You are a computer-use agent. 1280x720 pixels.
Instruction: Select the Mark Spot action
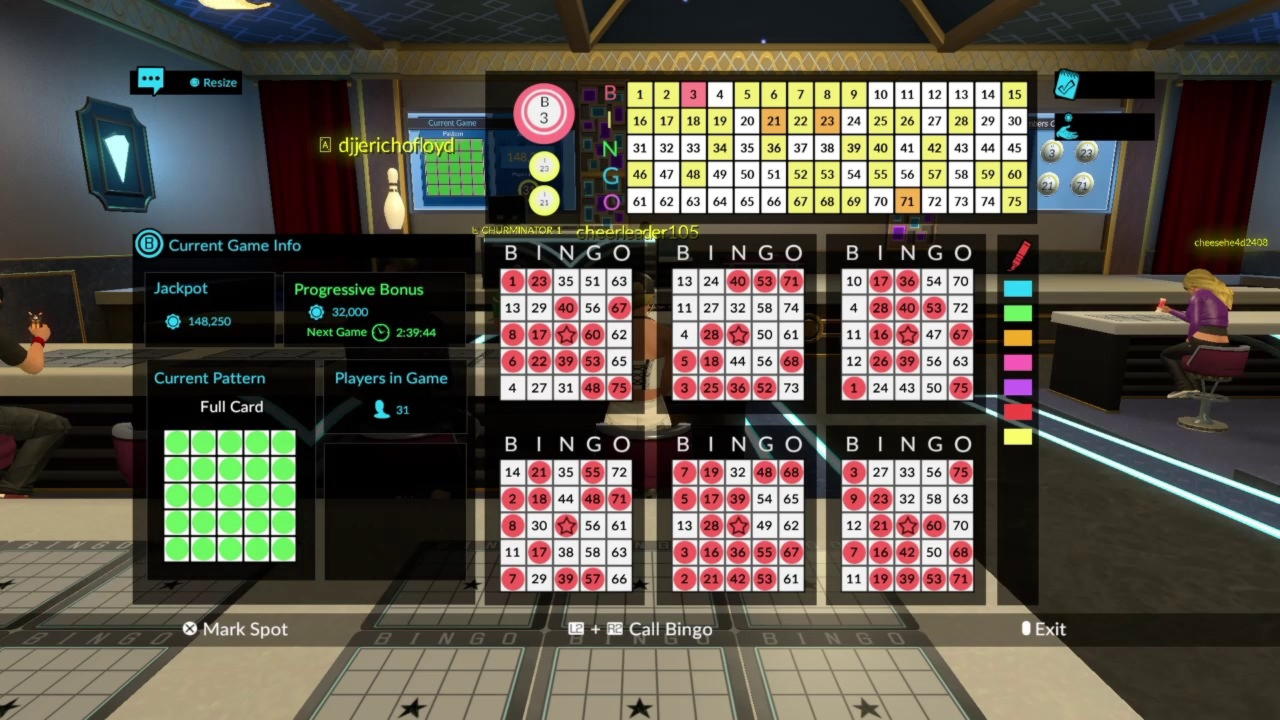pos(235,629)
